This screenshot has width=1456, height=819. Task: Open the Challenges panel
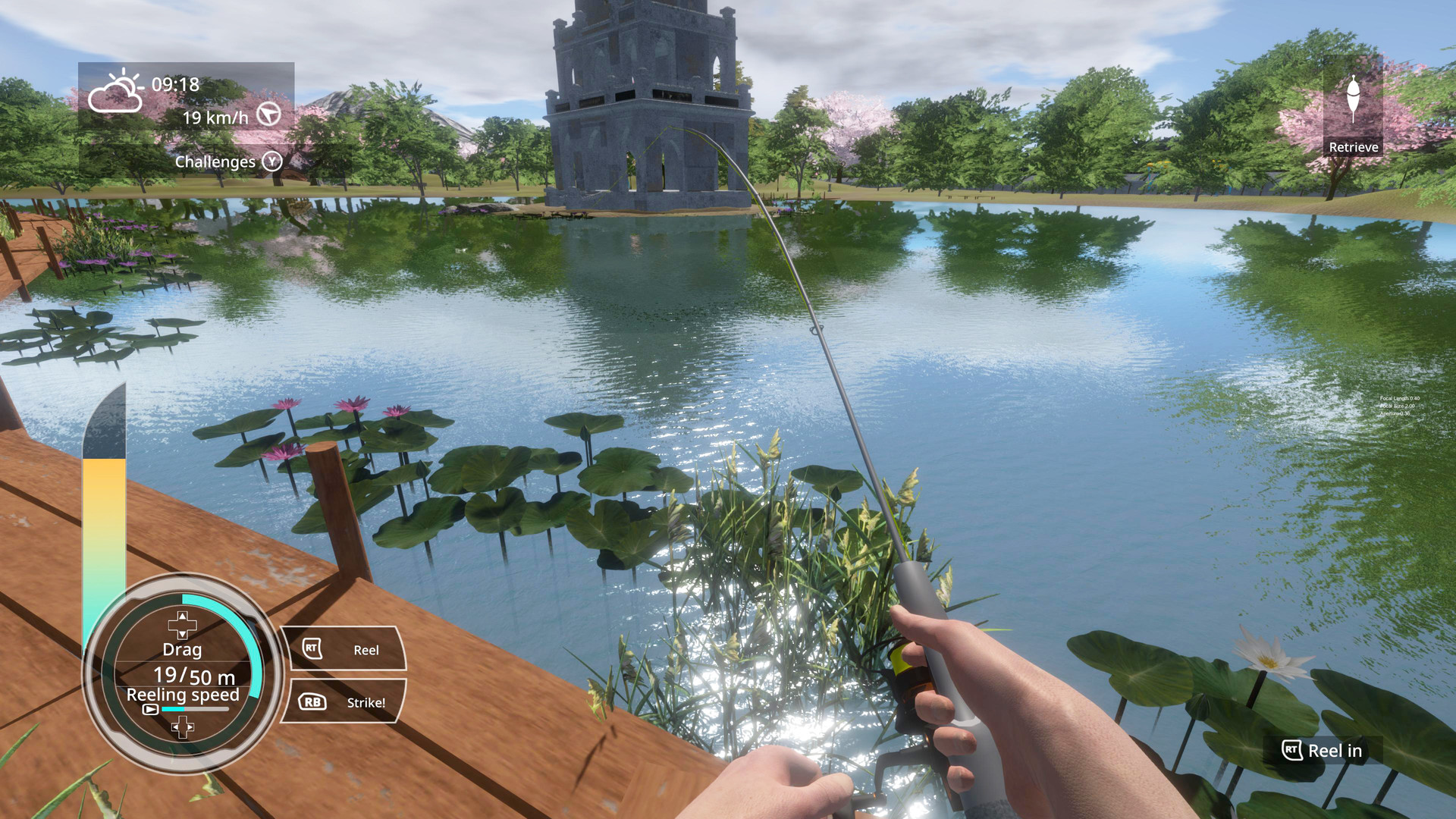(215, 162)
